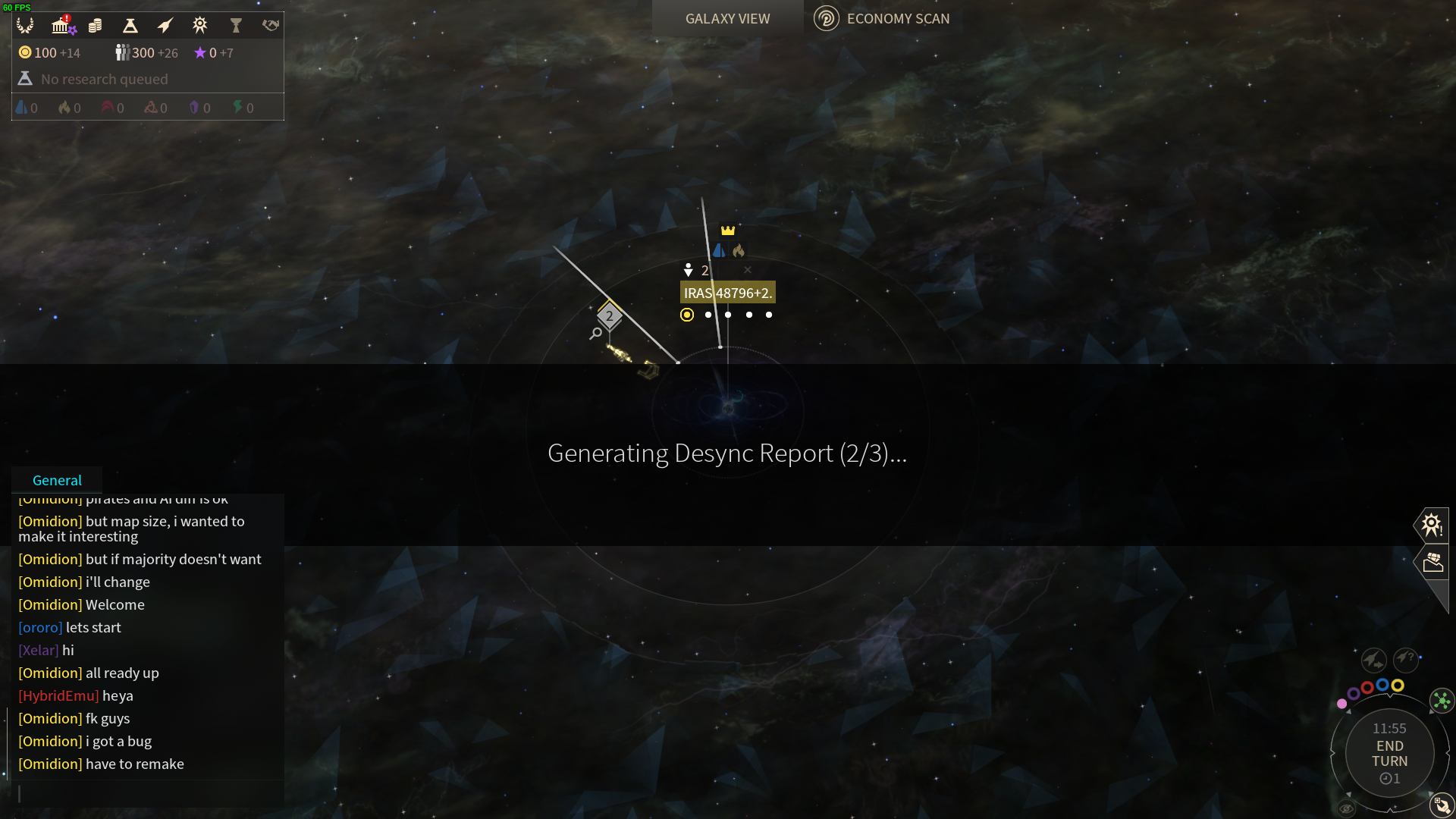Screen dimensions: 1456x819
Task: Open the victory trophy screen
Action: pos(235,26)
